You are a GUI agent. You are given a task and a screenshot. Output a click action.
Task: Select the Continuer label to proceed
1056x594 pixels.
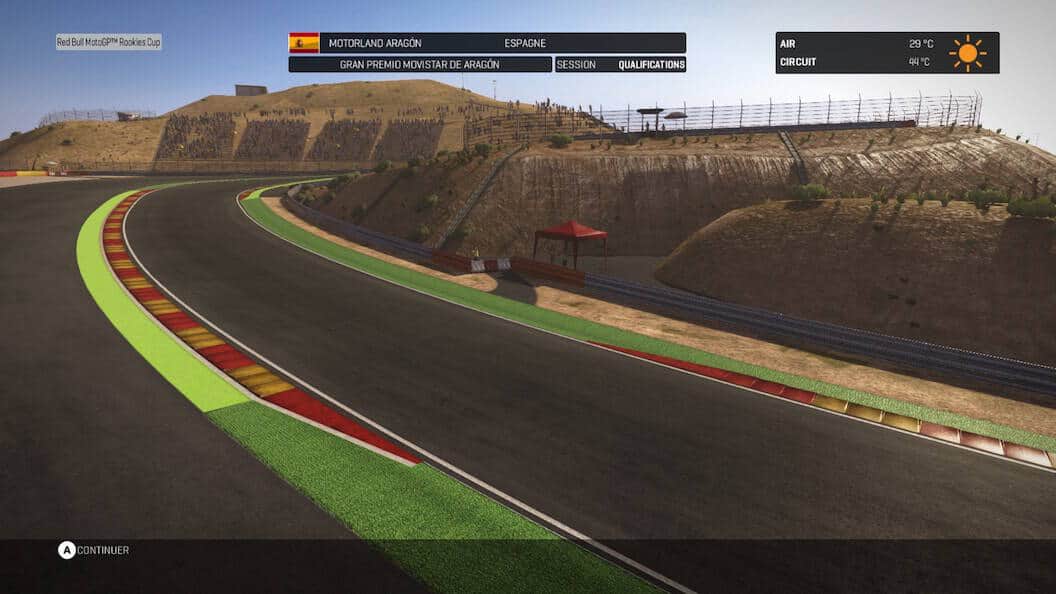click(103, 550)
